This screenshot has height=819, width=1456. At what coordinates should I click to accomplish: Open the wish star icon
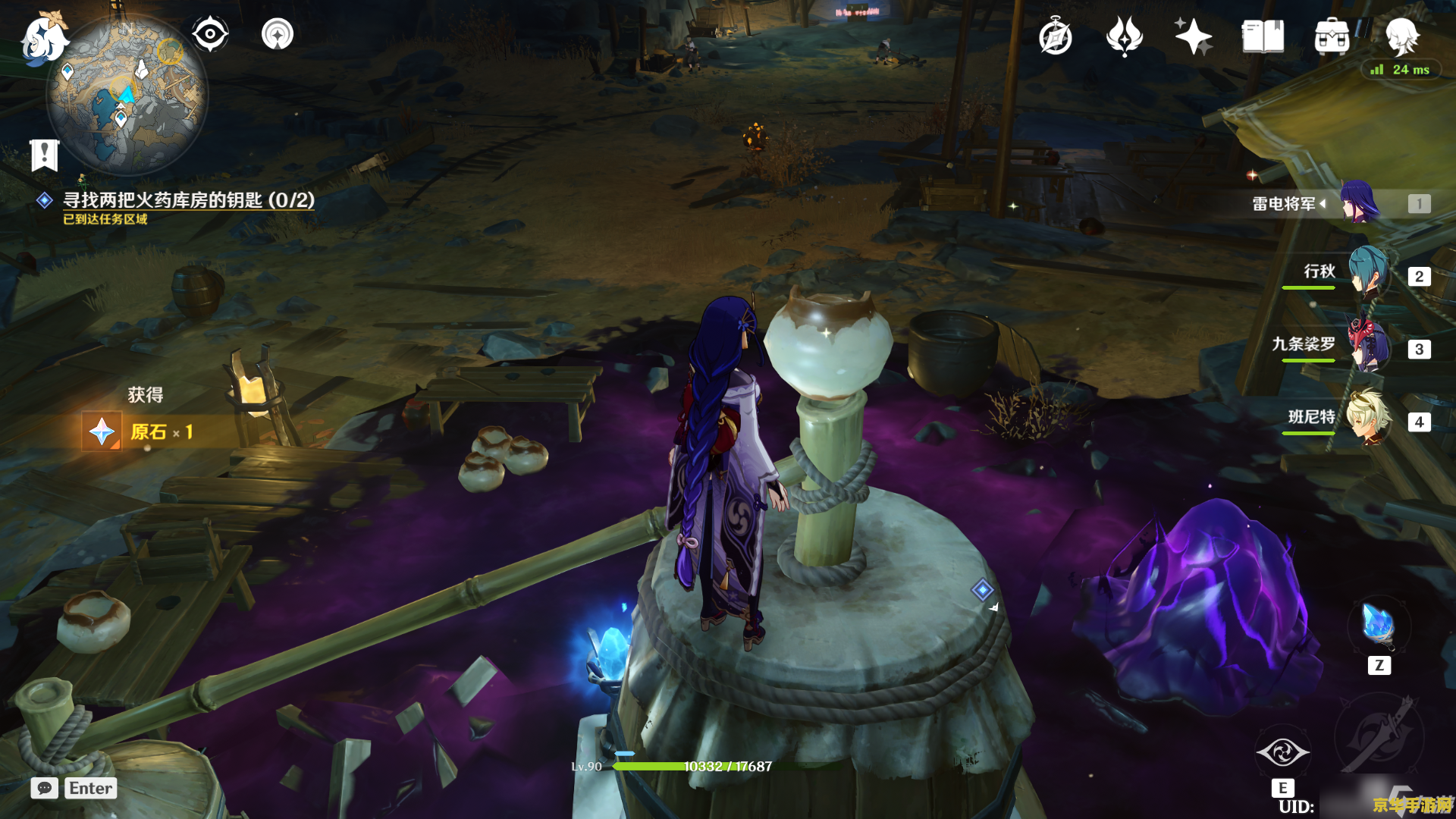1193,36
